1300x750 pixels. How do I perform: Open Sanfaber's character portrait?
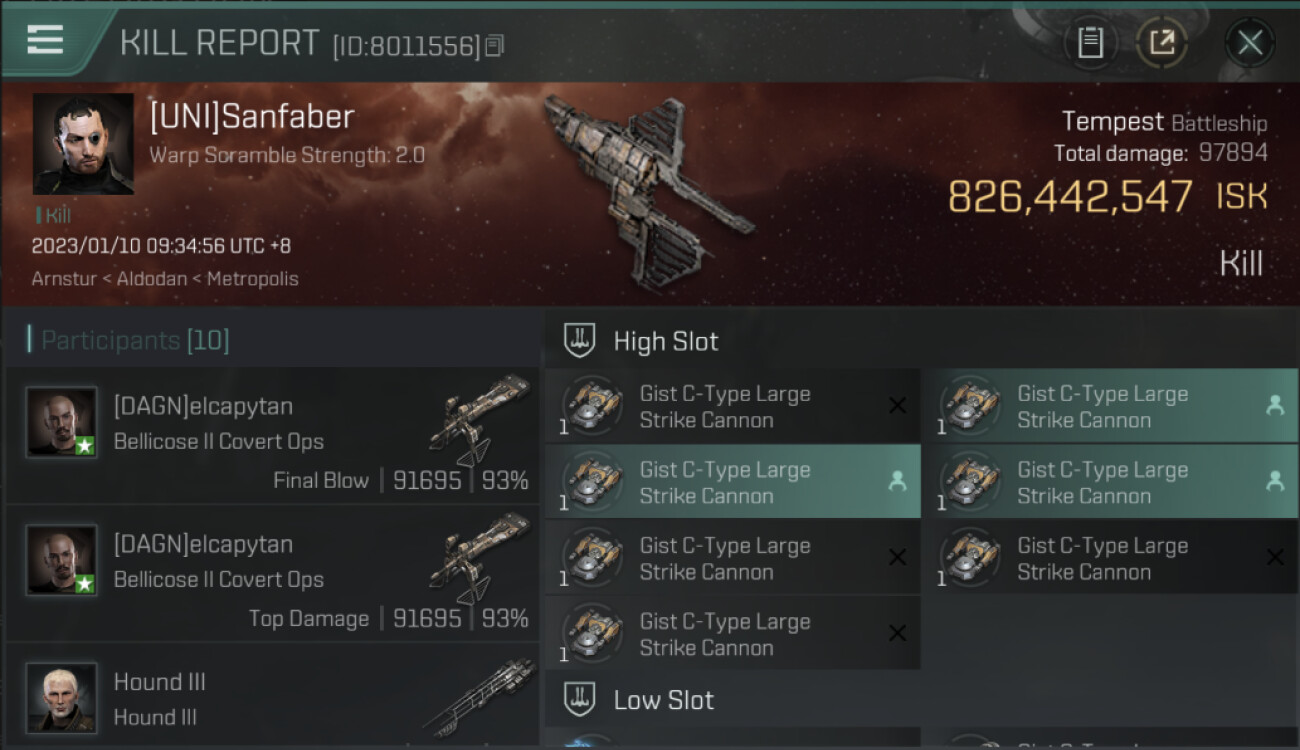tap(83, 144)
